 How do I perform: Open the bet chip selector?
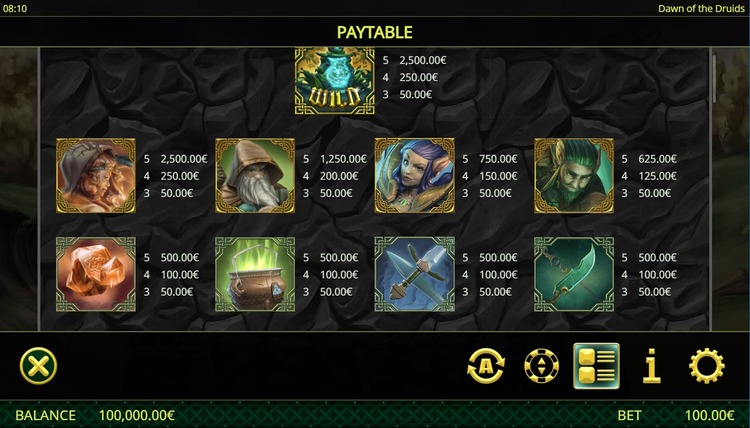tap(541, 367)
